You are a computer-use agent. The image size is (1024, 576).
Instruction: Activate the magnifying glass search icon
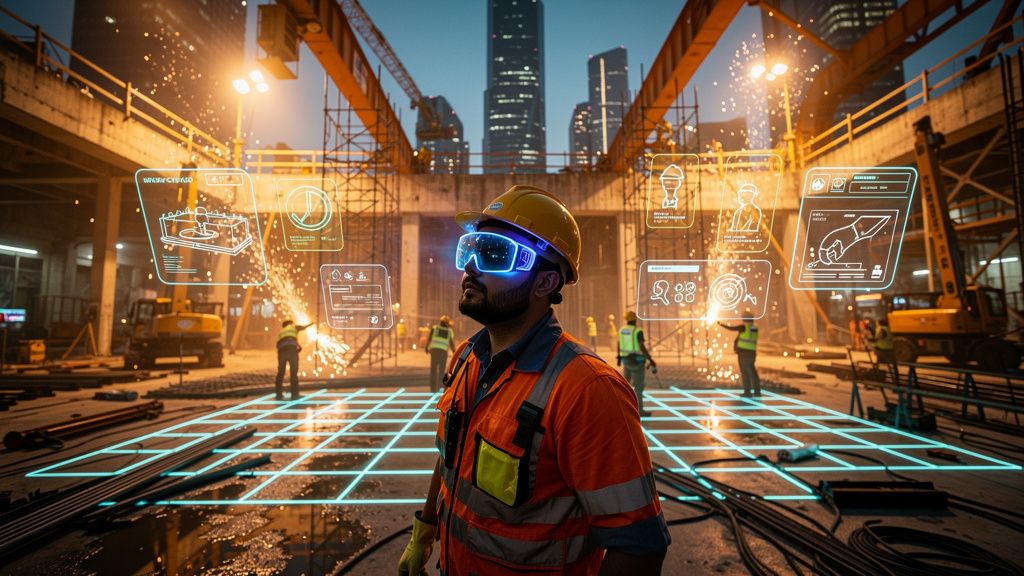(x=660, y=292)
